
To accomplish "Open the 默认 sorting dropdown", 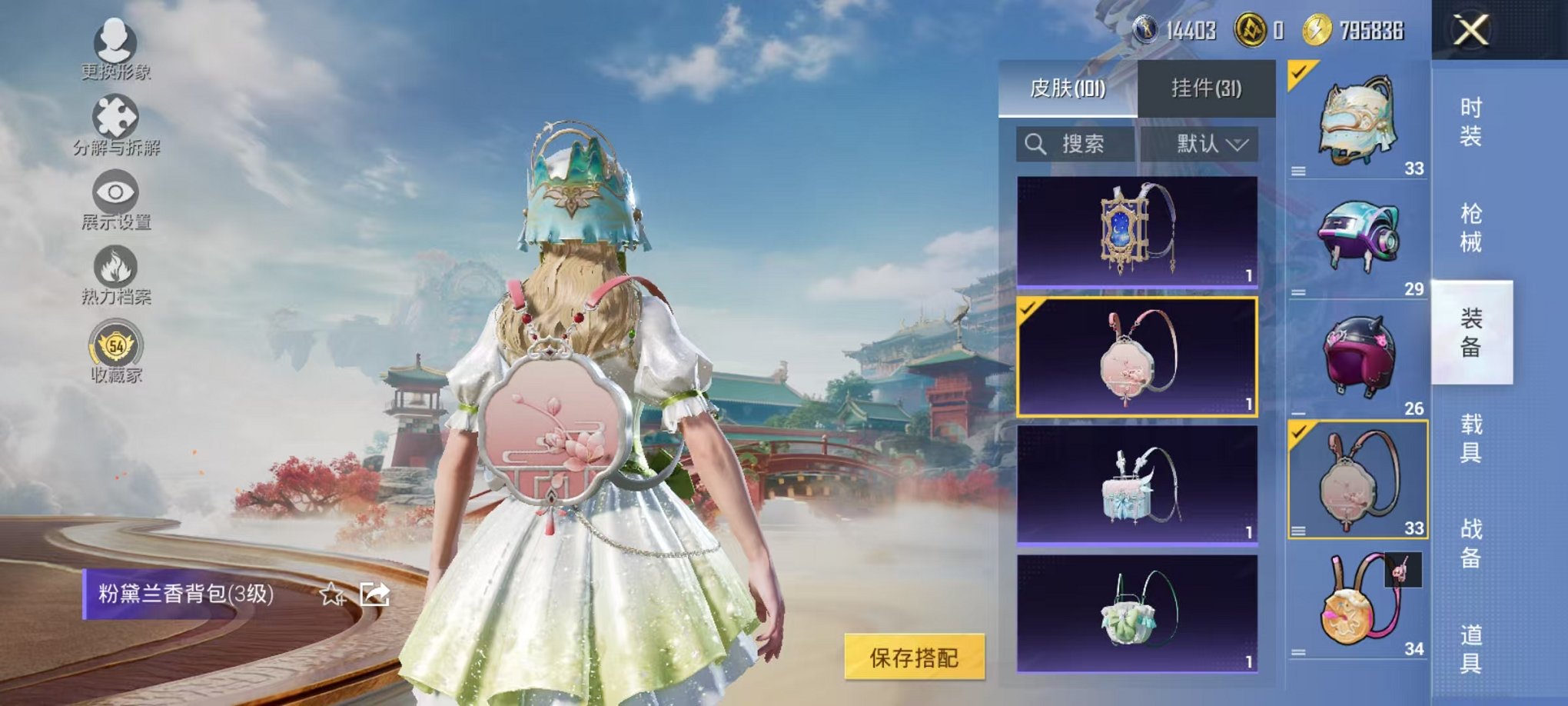I will tap(1206, 145).
